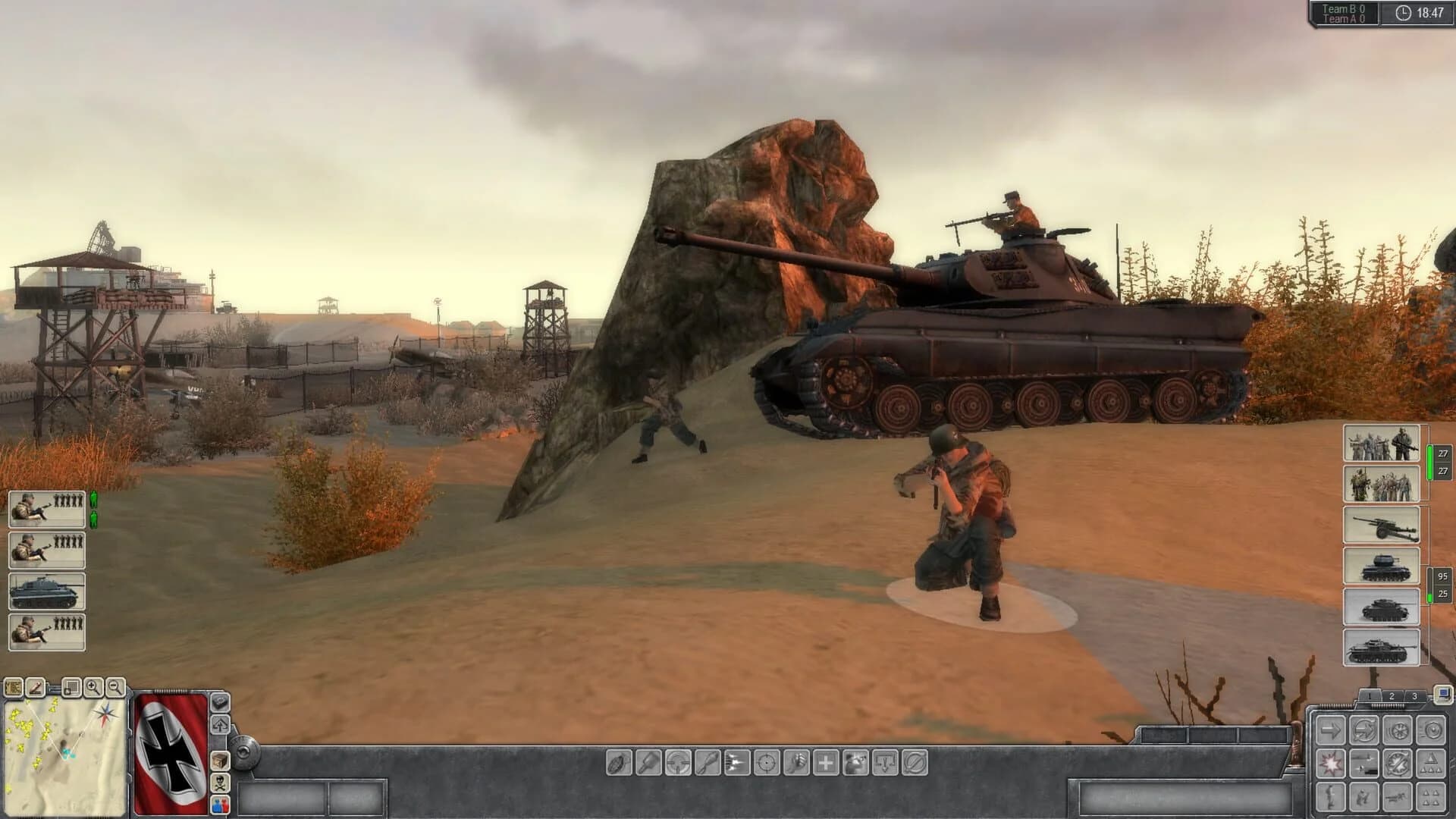Expand the orders panel monitor icon
The height and width of the screenshot is (819, 1456).
click(x=1442, y=694)
